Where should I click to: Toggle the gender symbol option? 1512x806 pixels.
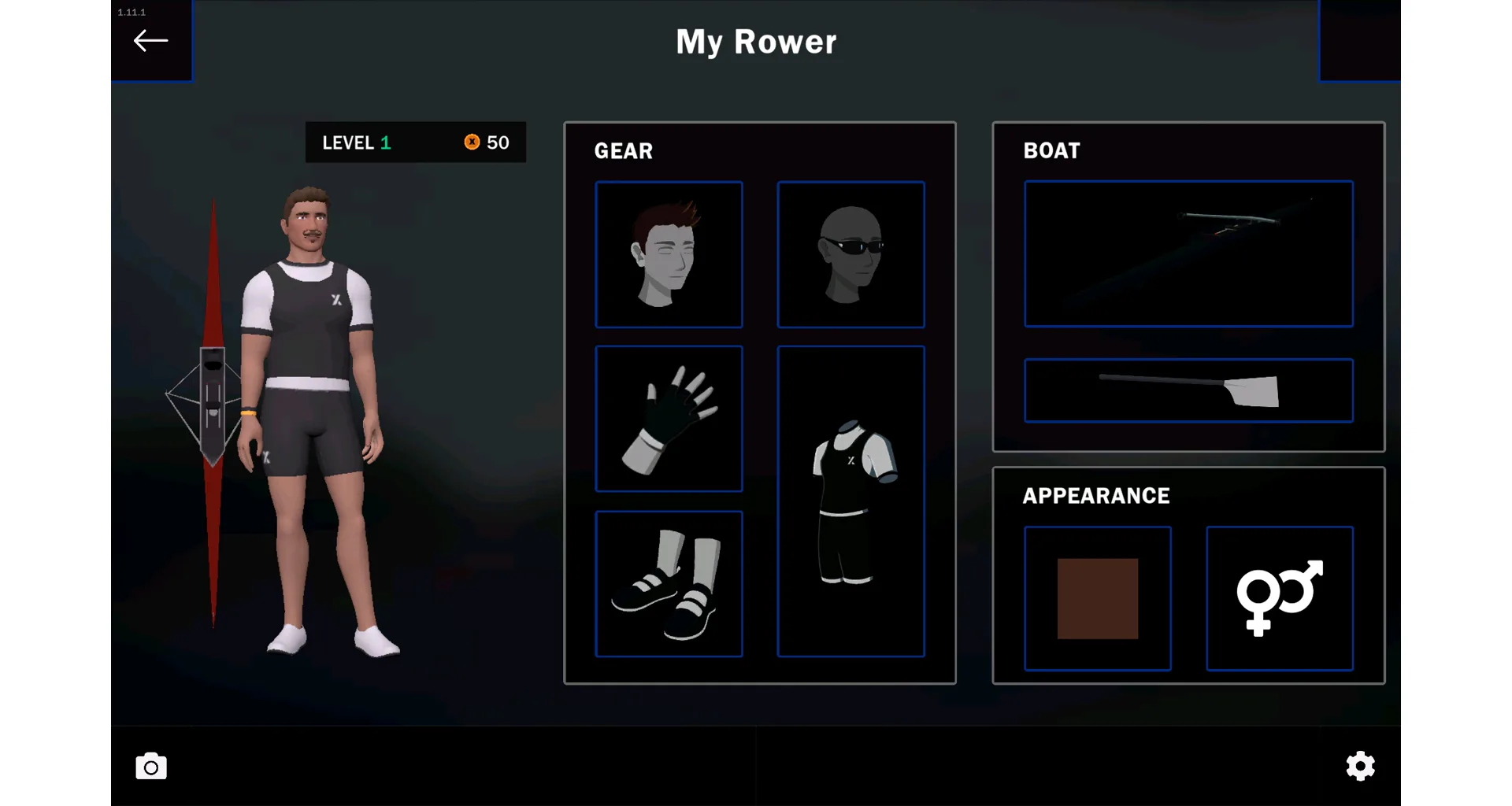1280,598
